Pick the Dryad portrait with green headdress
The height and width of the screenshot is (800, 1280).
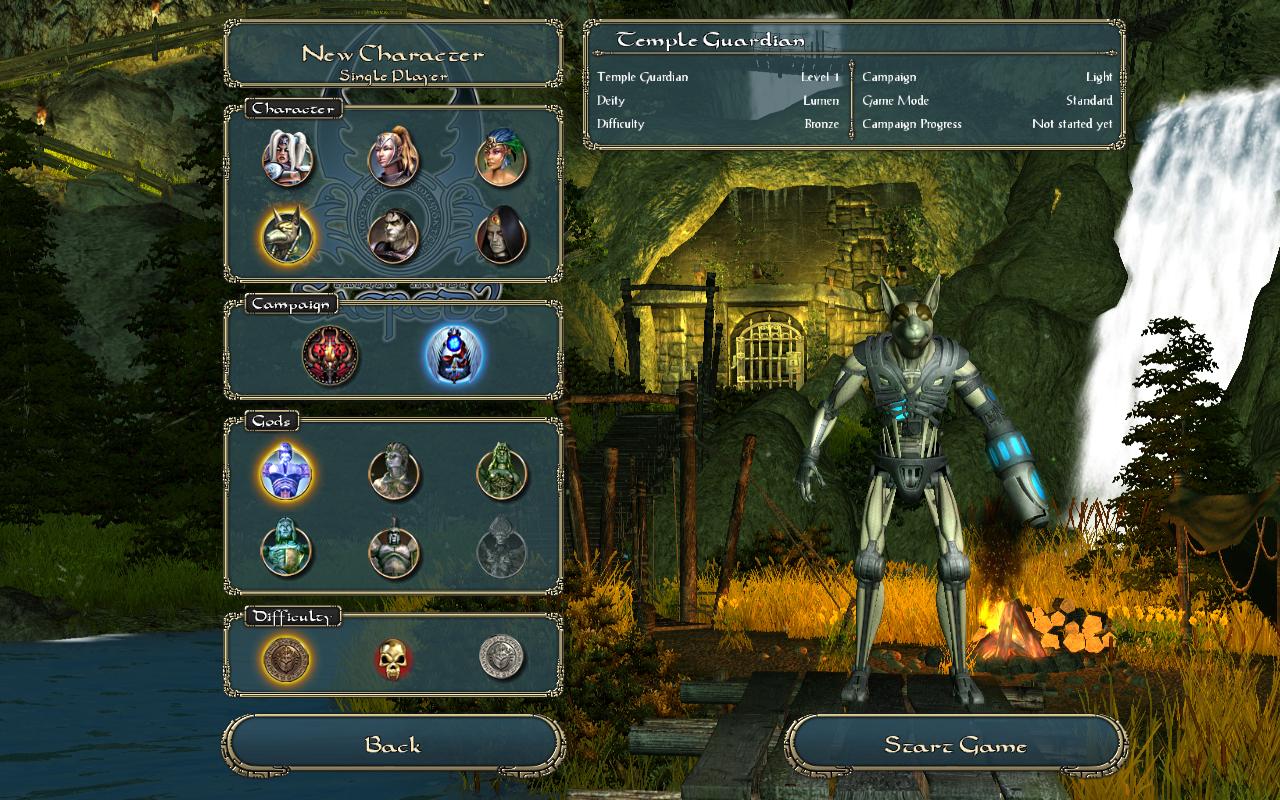pyautogui.click(x=501, y=158)
